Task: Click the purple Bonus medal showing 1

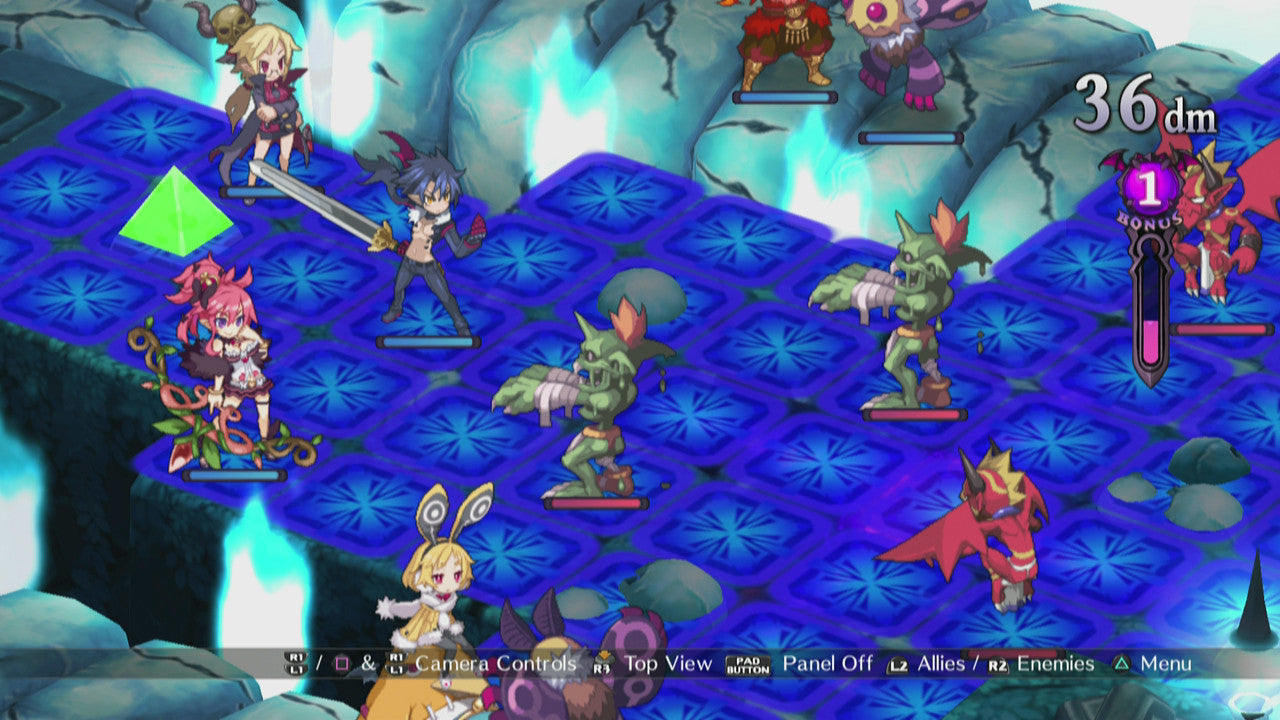Action: click(x=1151, y=190)
